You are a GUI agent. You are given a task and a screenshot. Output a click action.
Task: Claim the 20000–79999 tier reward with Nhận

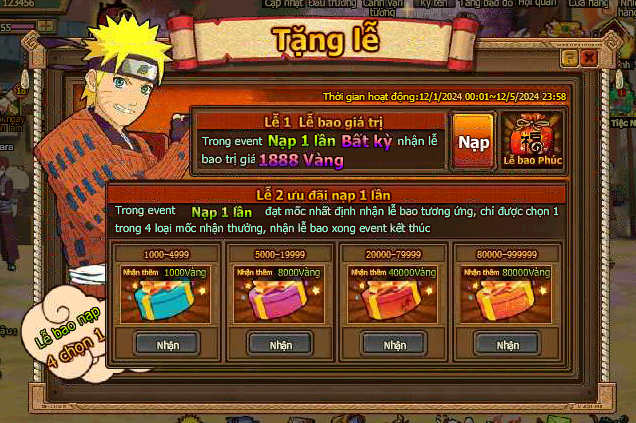[394, 344]
